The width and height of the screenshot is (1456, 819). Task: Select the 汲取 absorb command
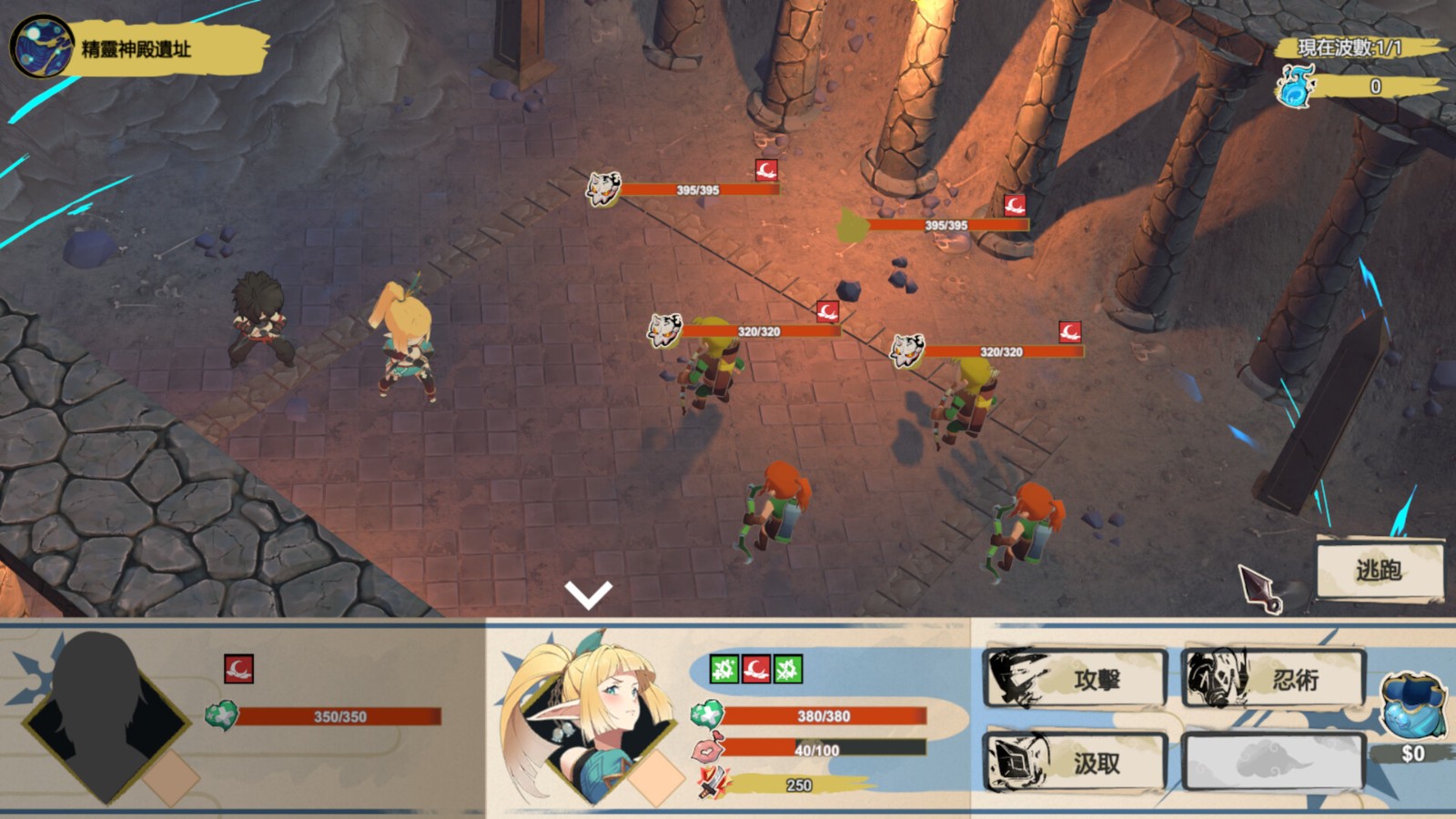click(1076, 763)
